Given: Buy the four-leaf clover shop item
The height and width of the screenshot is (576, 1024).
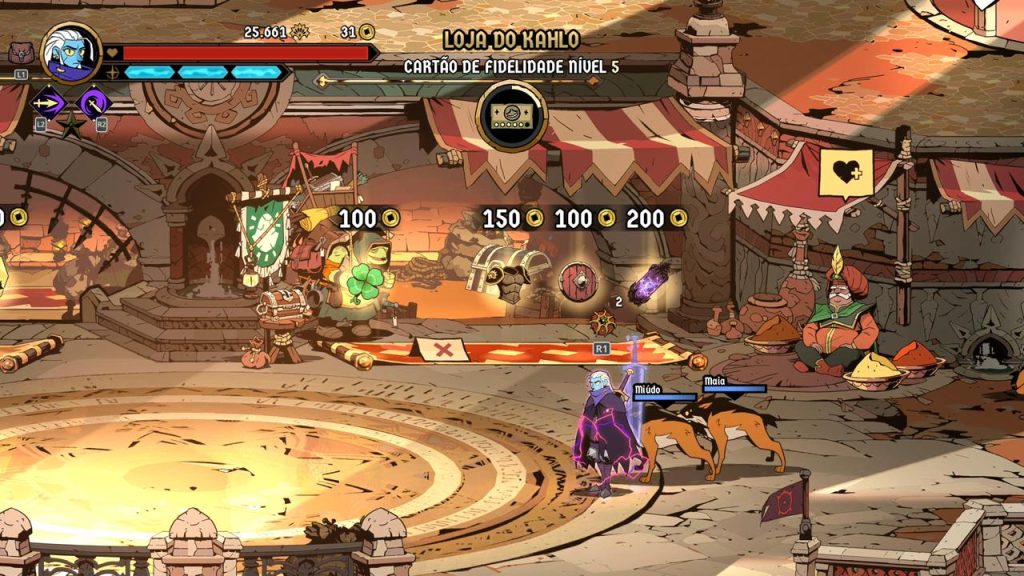Looking at the screenshot, I should point(364,283).
